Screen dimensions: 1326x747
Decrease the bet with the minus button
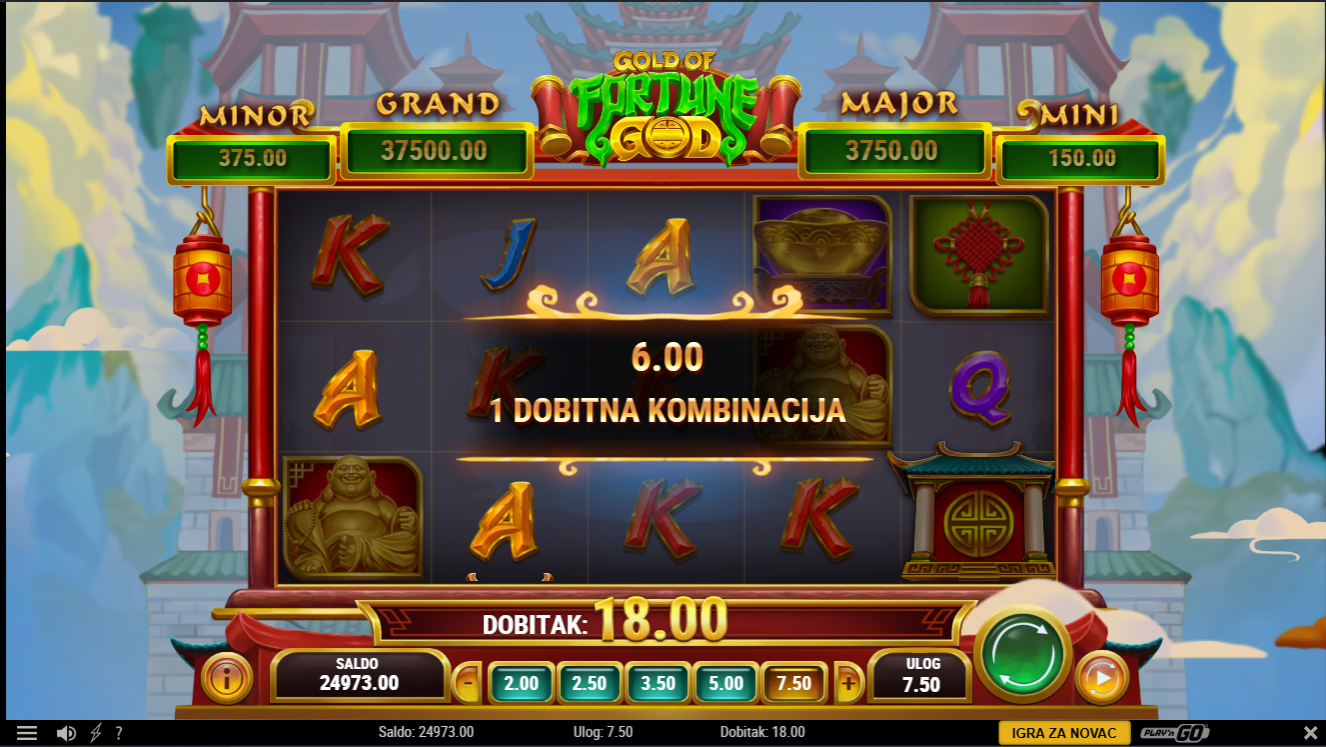coord(467,684)
